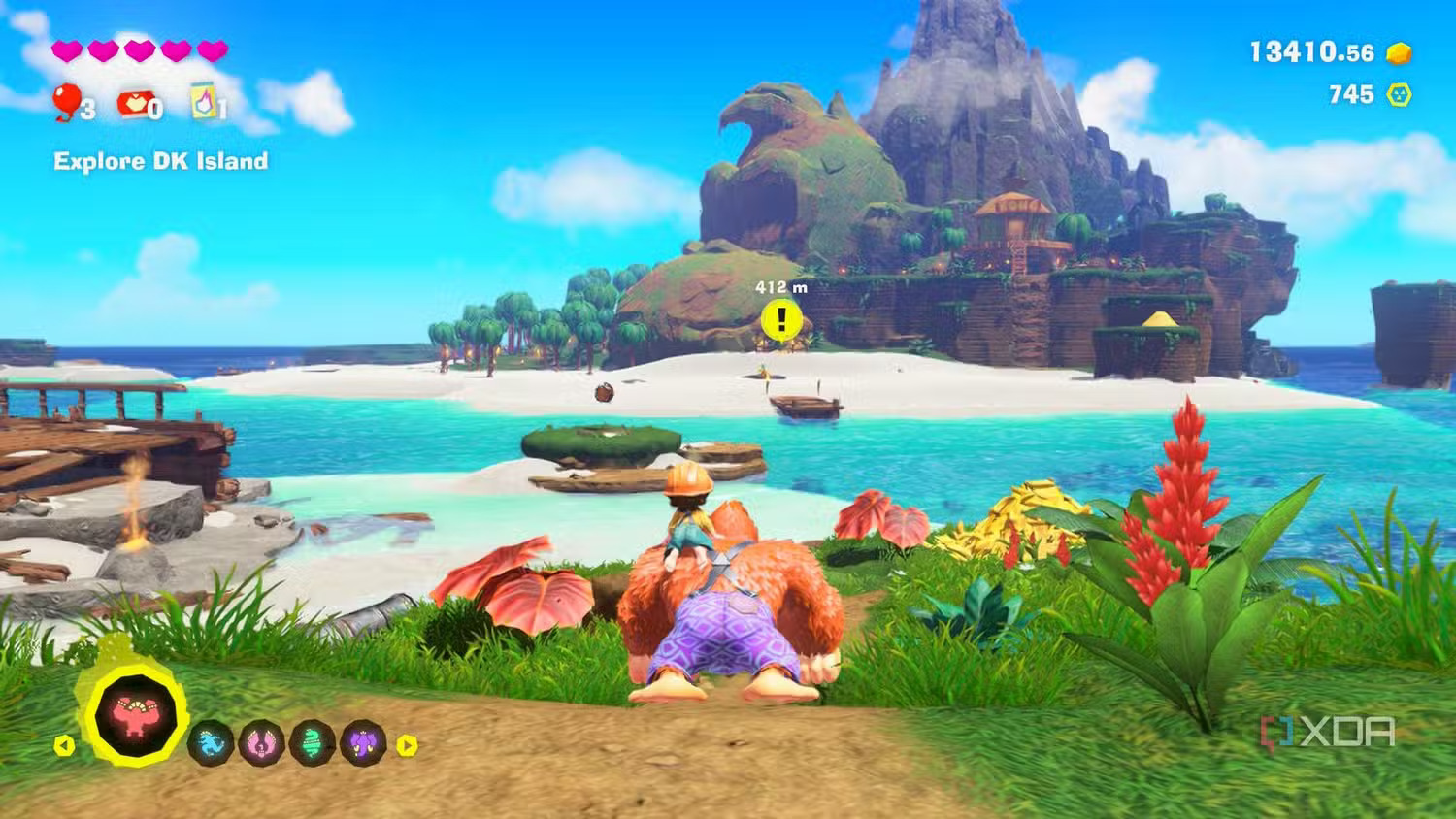Switch to the green Snake Bananza icon

pos(313,744)
